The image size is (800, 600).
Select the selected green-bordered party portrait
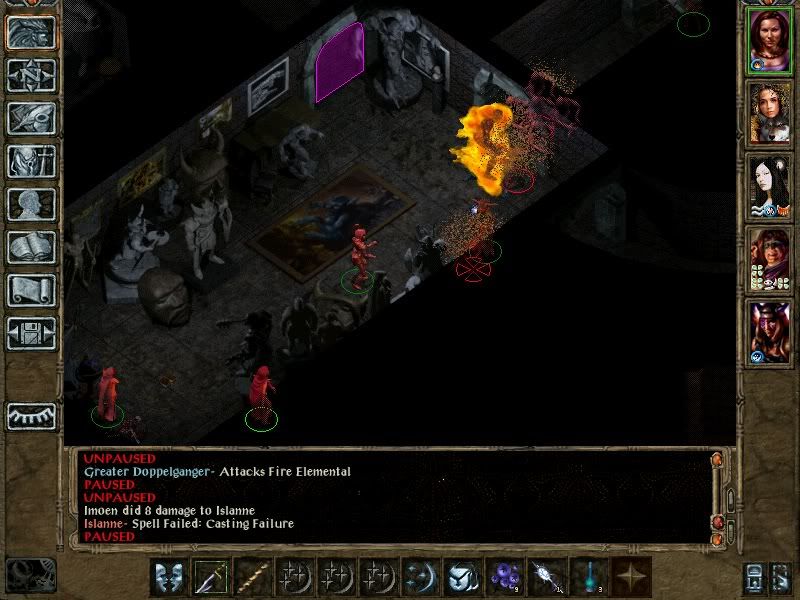769,41
